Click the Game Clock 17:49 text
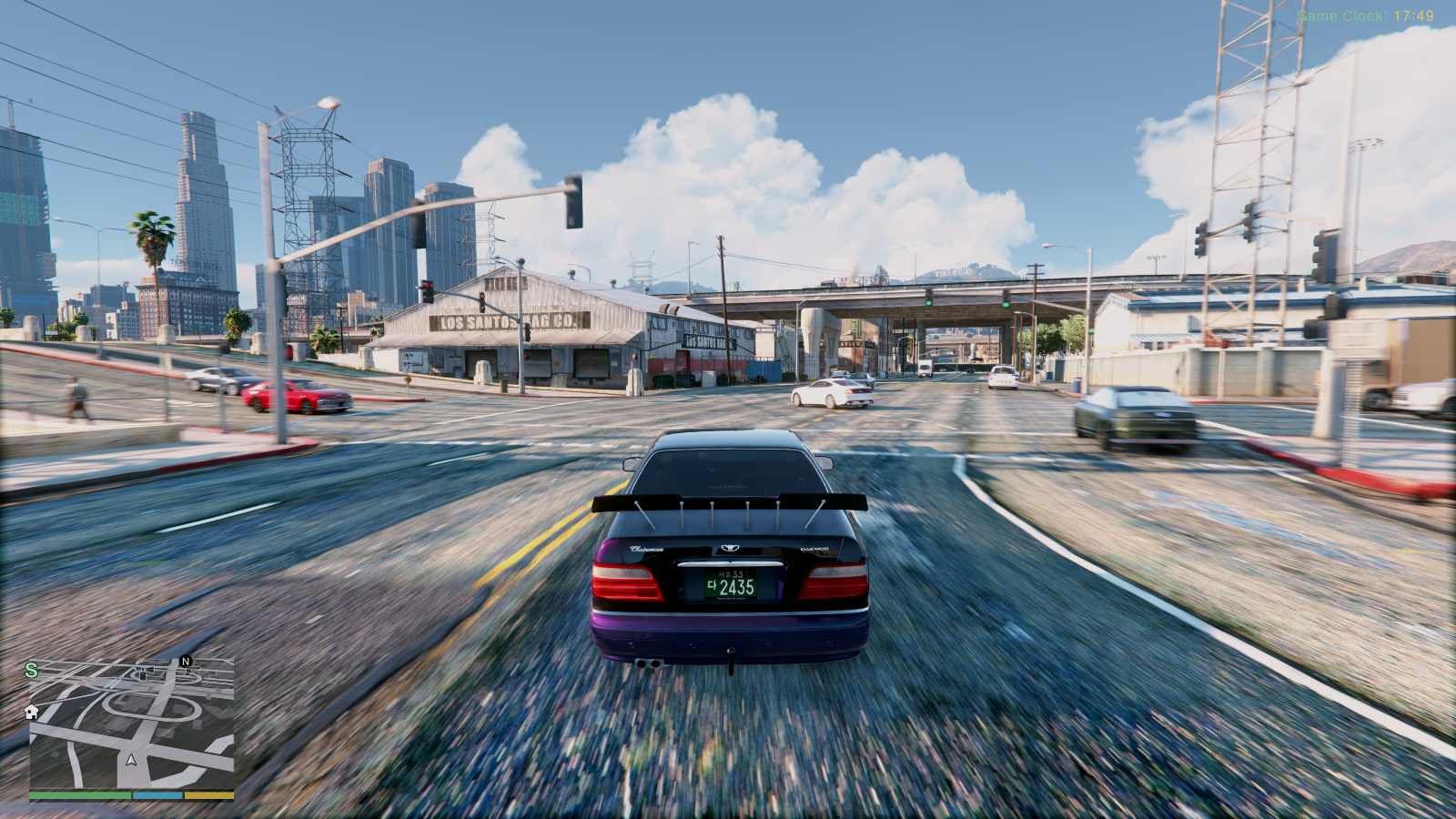Image resolution: width=1456 pixels, height=819 pixels. pos(1365,14)
